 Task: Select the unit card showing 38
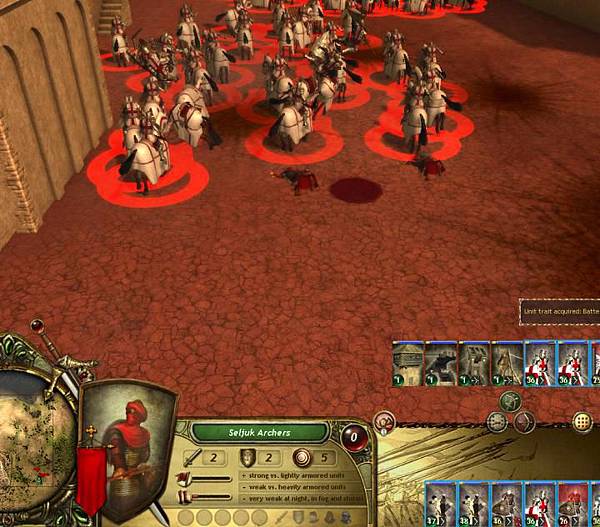(x=472, y=502)
